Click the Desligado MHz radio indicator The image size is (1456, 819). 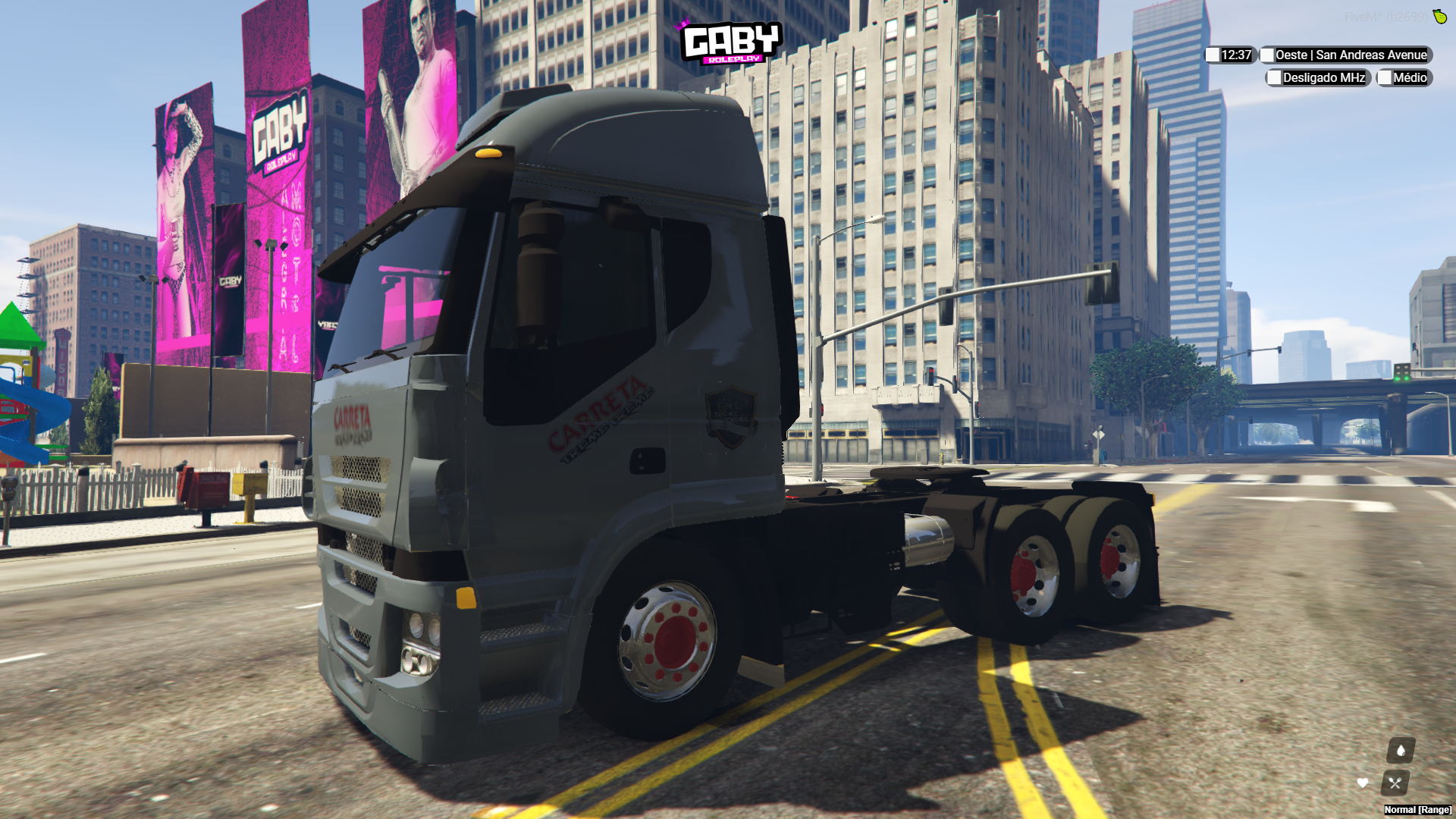click(x=1318, y=77)
